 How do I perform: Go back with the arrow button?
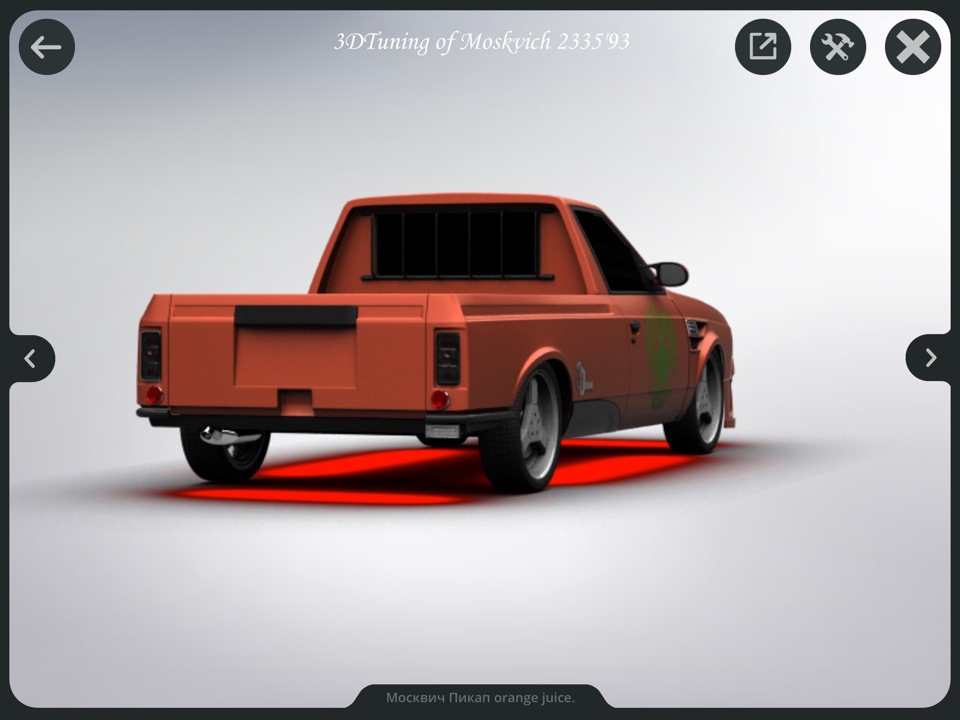pyautogui.click(x=46, y=47)
